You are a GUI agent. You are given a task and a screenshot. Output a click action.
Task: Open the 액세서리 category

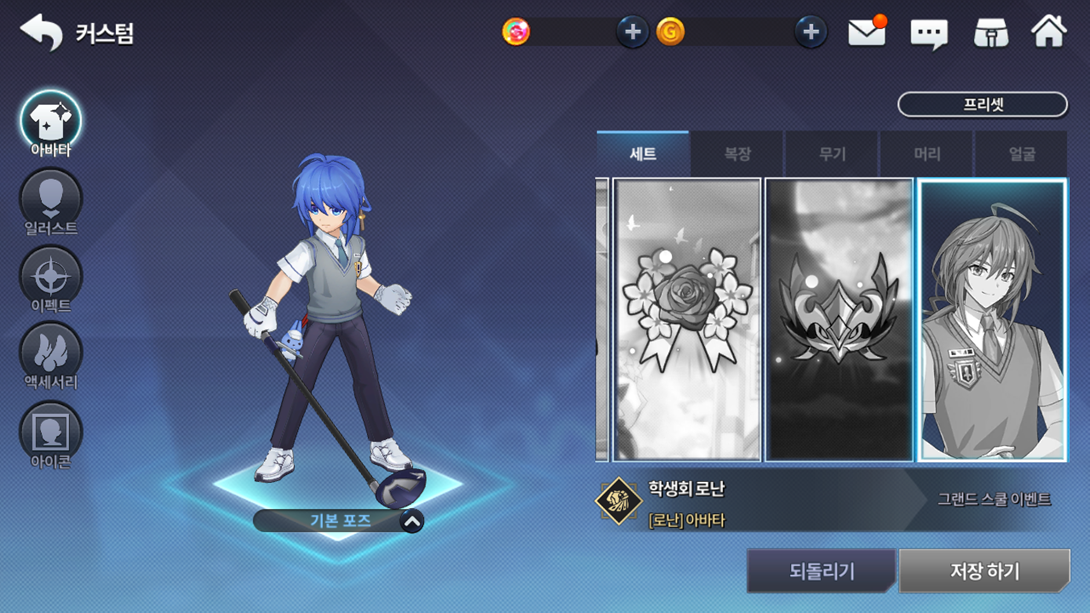tap(50, 357)
